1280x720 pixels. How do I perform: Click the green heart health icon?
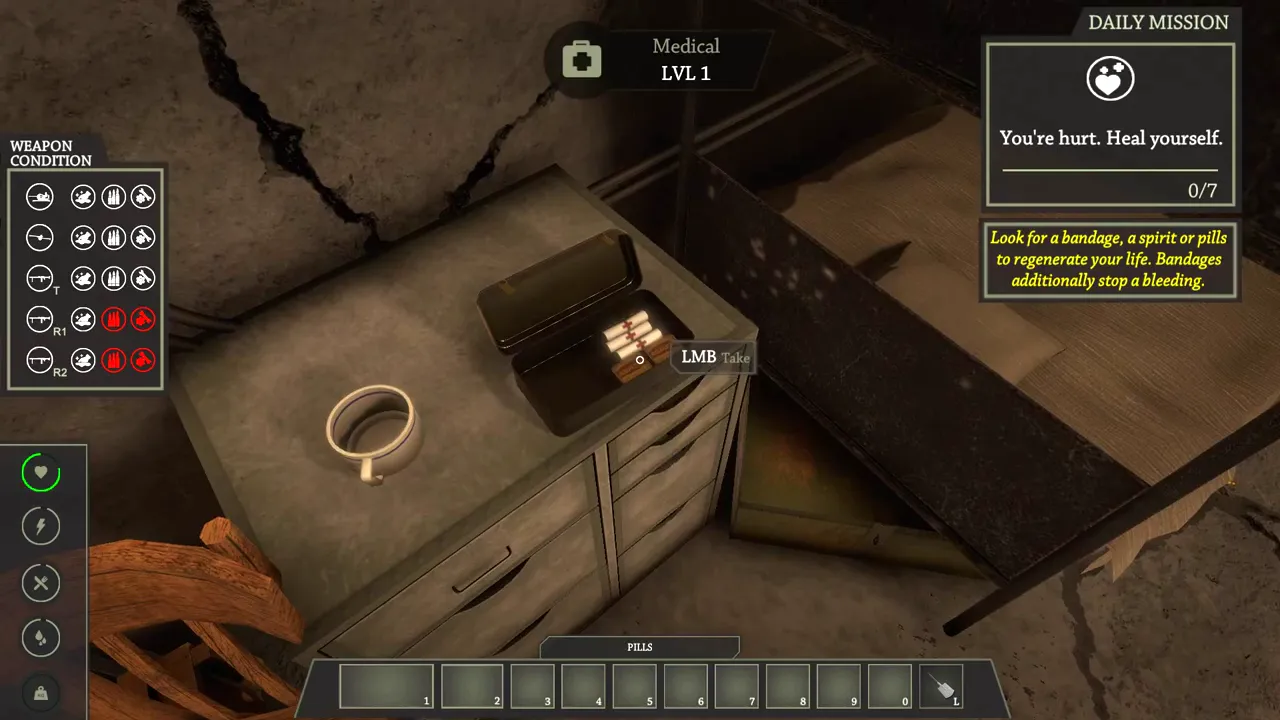(41, 472)
